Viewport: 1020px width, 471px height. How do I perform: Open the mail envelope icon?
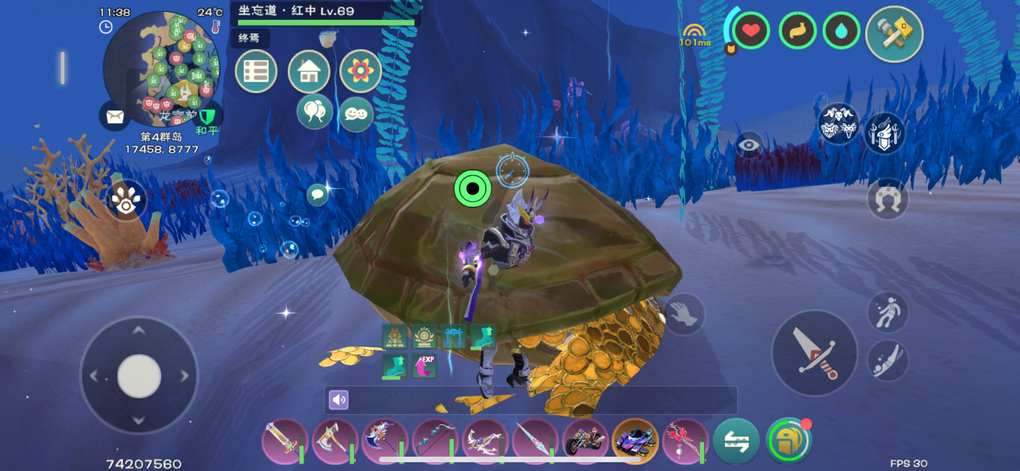point(115,117)
